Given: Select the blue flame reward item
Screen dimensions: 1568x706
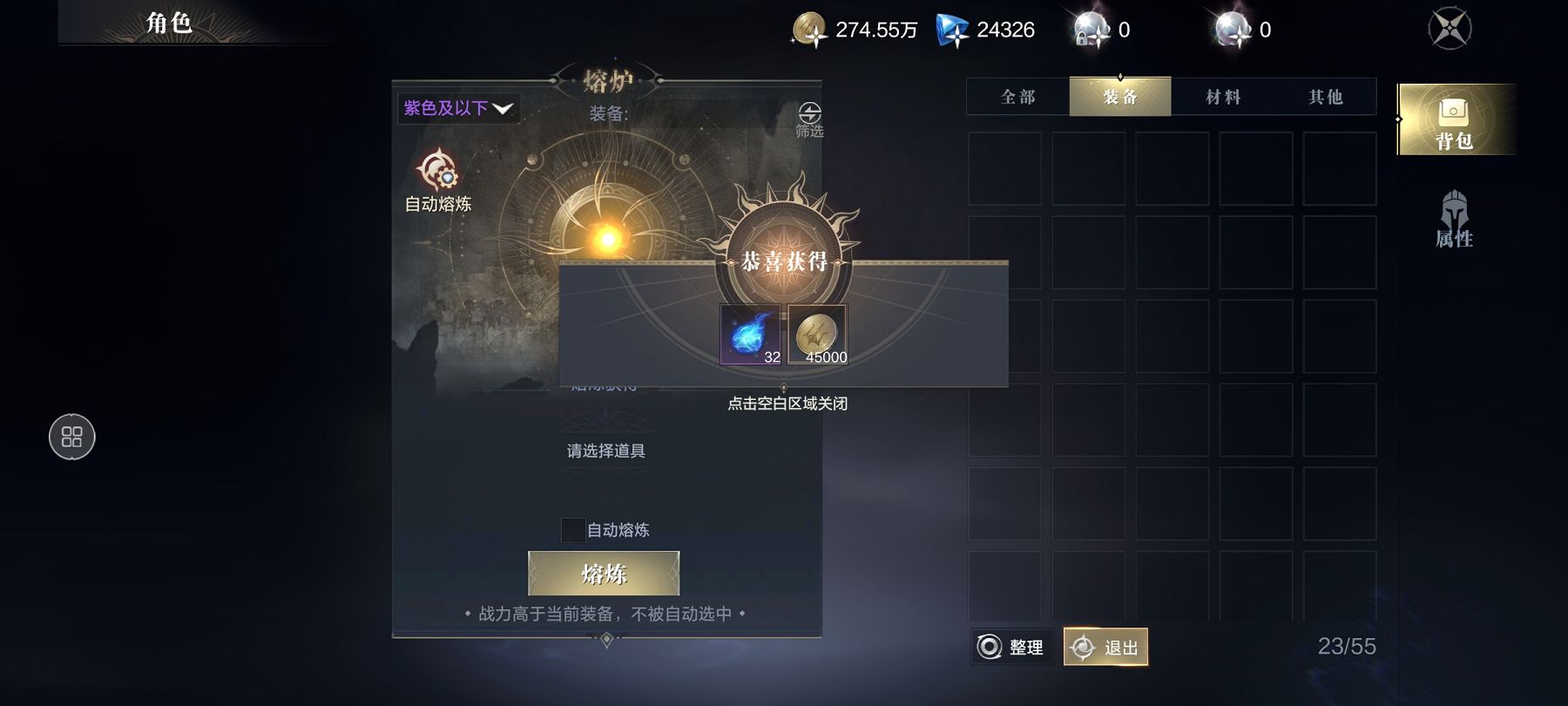Looking at the screenshot, I should [751, 335].
